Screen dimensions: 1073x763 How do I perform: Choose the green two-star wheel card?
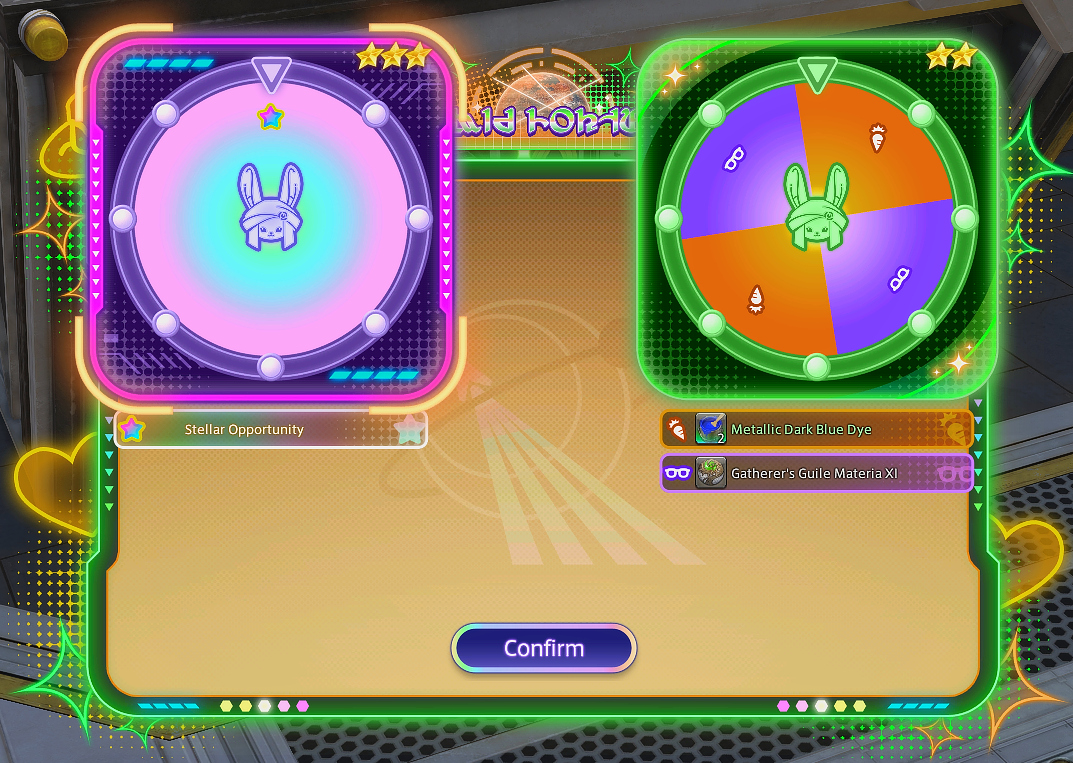[x=816, y=218]
